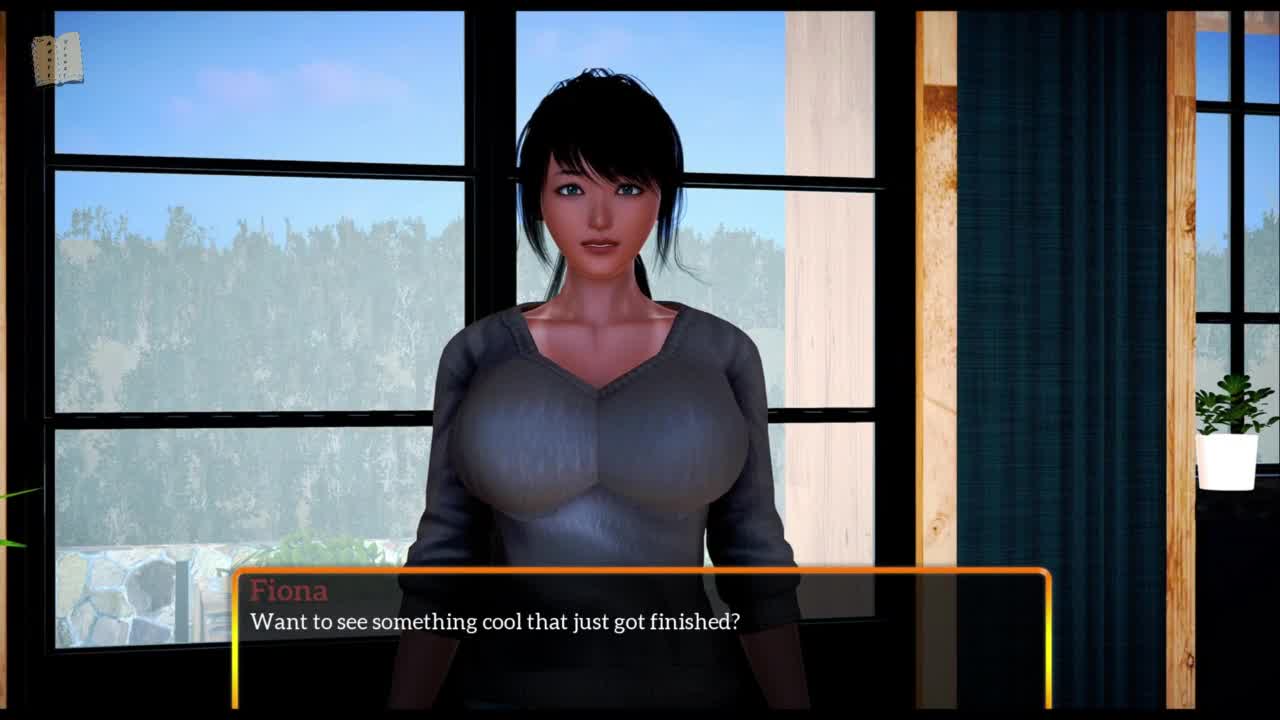Advance Fiona's dialogue box
The image size is (1280, 720).
(641, 638)
